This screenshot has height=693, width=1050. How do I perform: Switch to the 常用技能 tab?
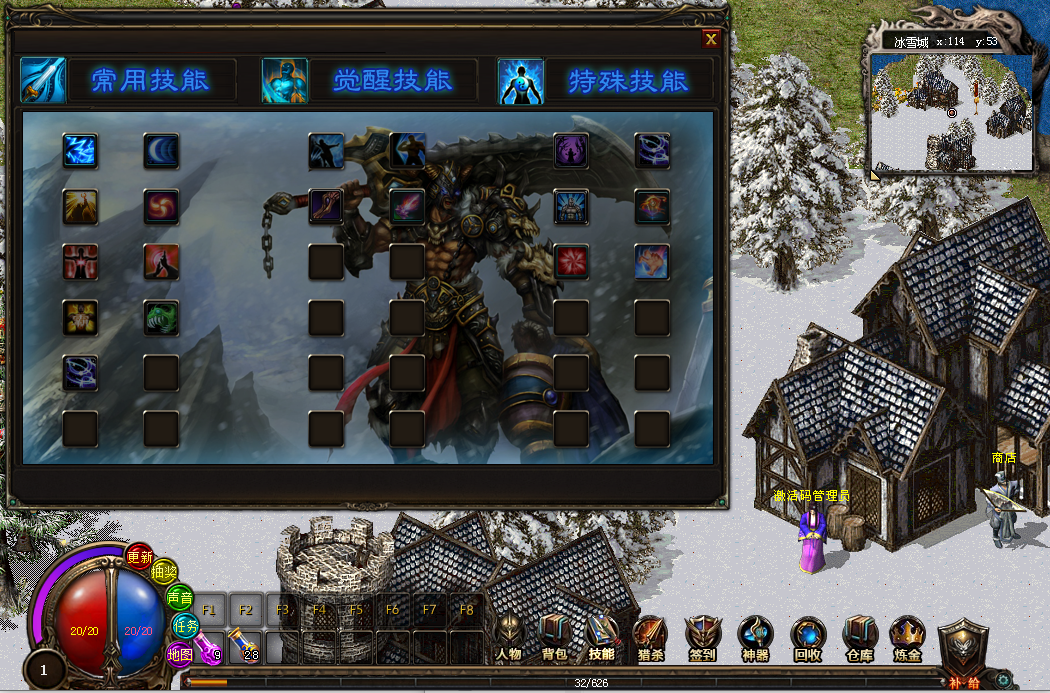coord(150,81)
